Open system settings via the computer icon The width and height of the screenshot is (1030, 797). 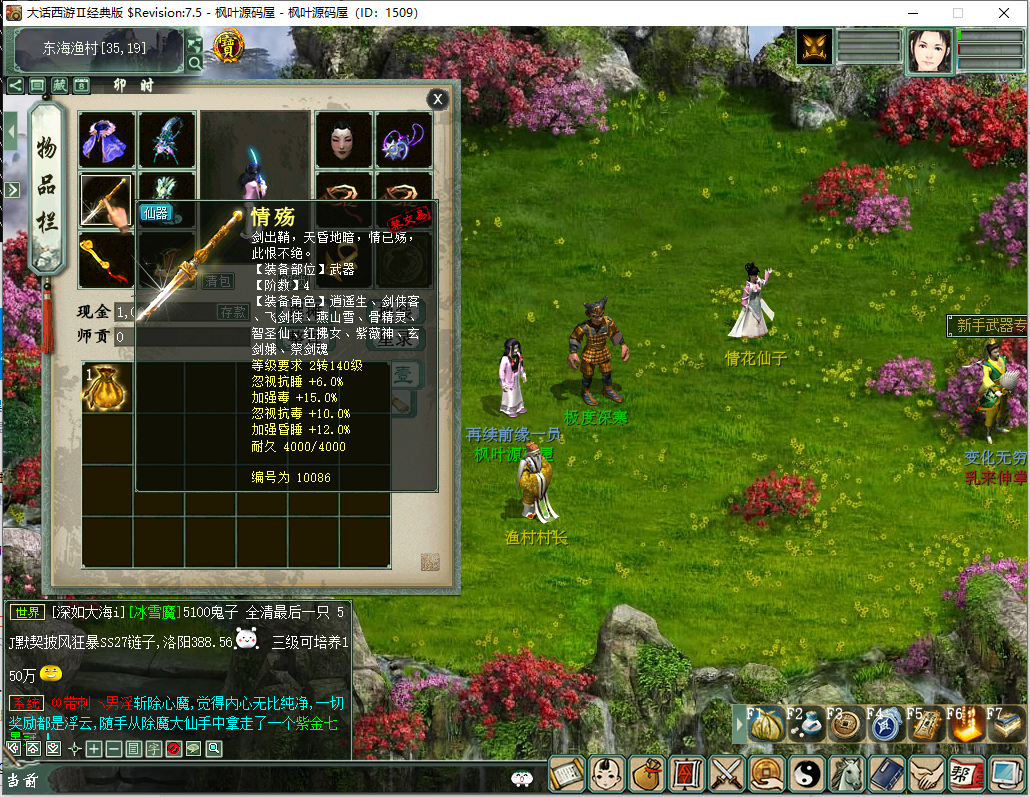coord(1005,774)
